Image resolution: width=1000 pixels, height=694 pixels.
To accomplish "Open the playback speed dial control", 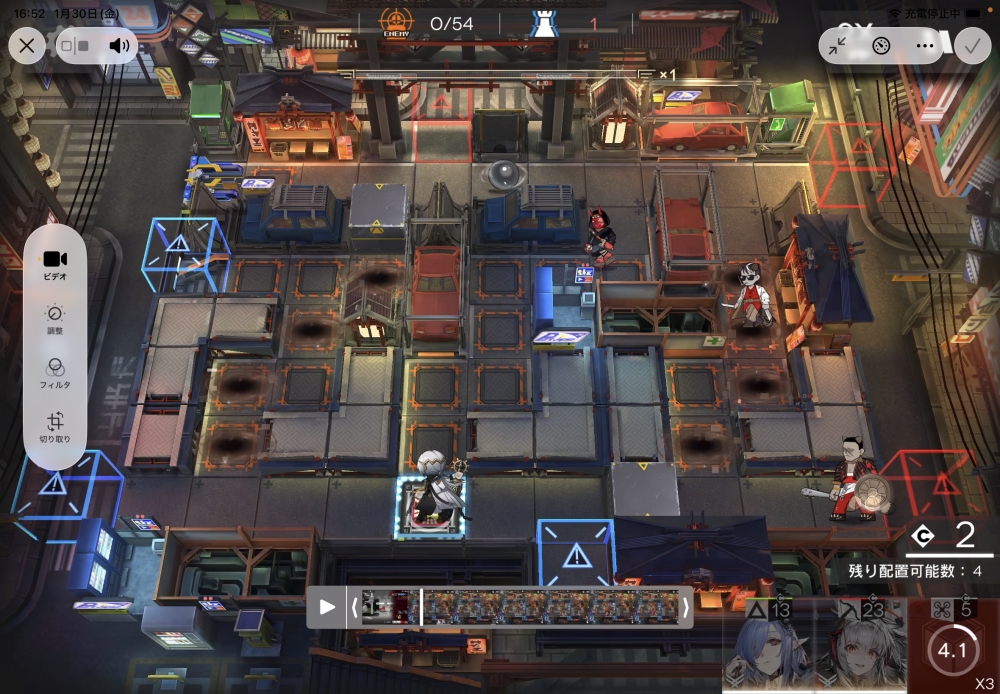I will click(881, 45).
